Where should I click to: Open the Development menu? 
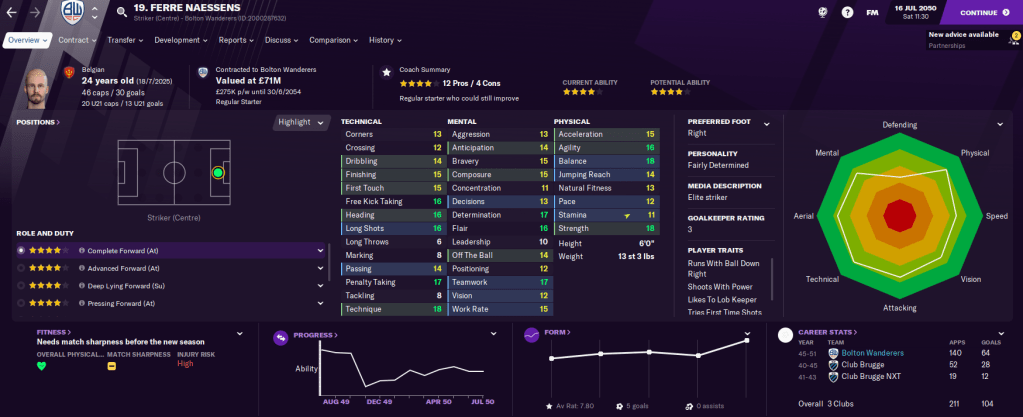(x=180, y=40)
